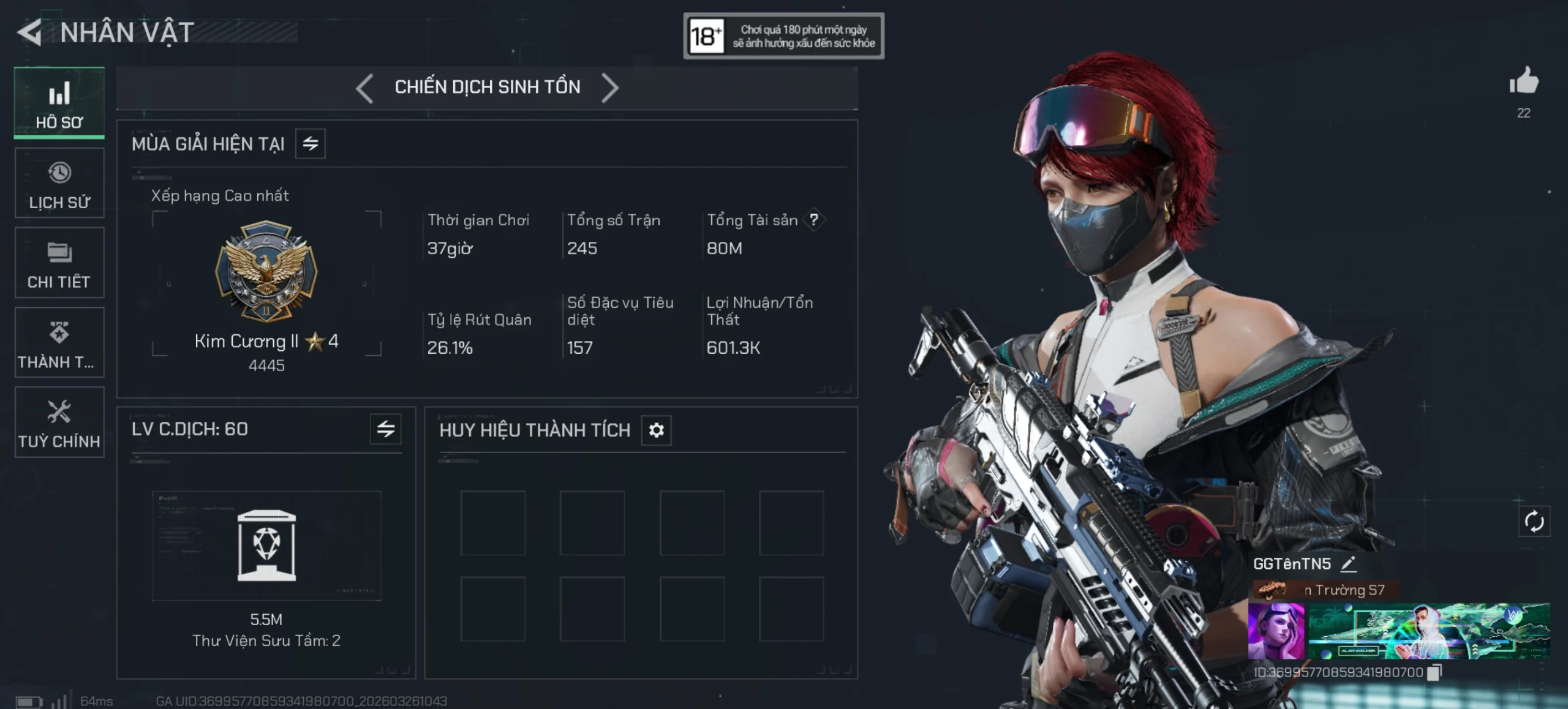Go back from the Nhân Vật screen
The height and width of the screenshot is (709, 1568).
pos(29,32)
